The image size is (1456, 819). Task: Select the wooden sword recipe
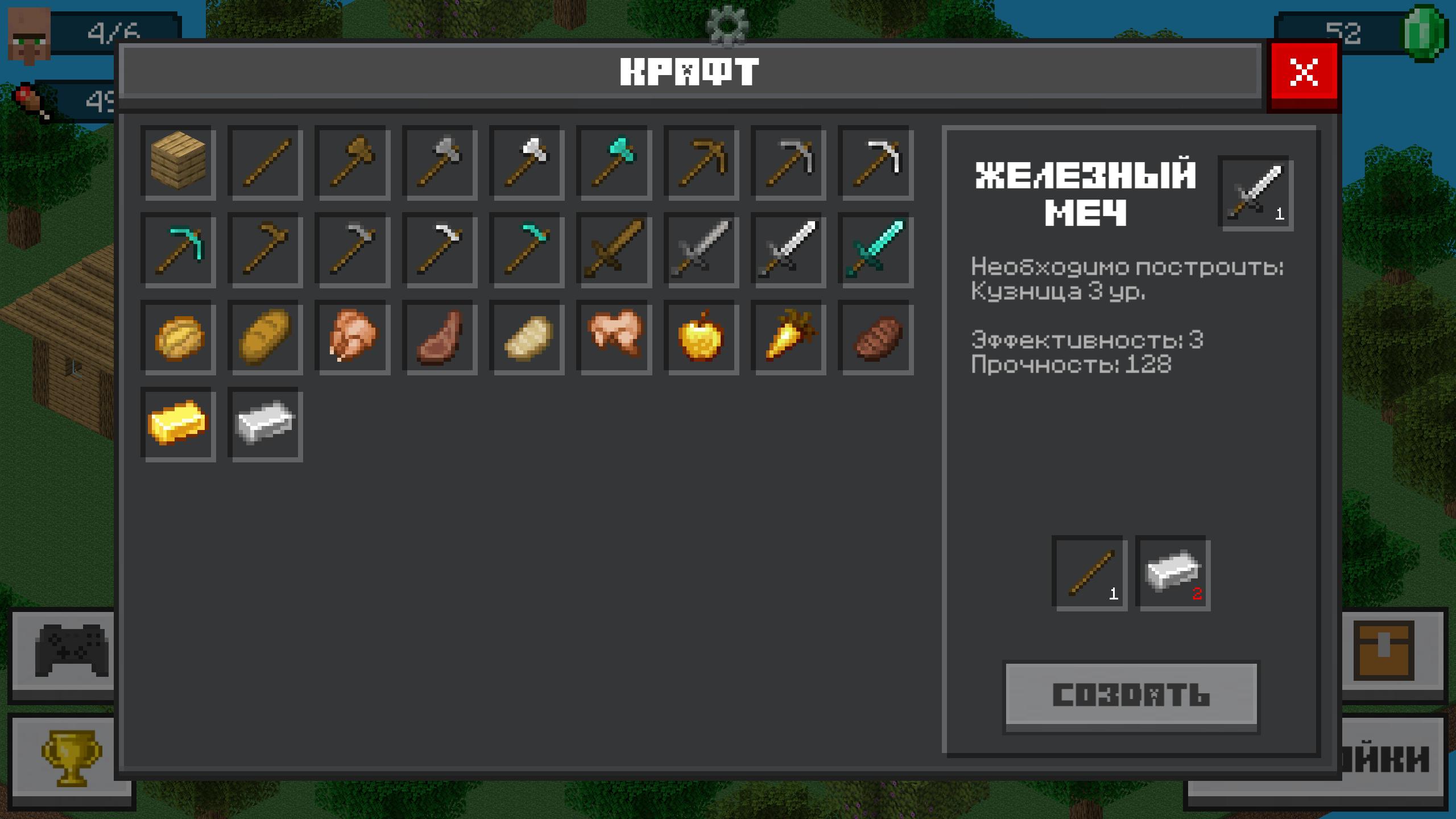coord(613,249)
